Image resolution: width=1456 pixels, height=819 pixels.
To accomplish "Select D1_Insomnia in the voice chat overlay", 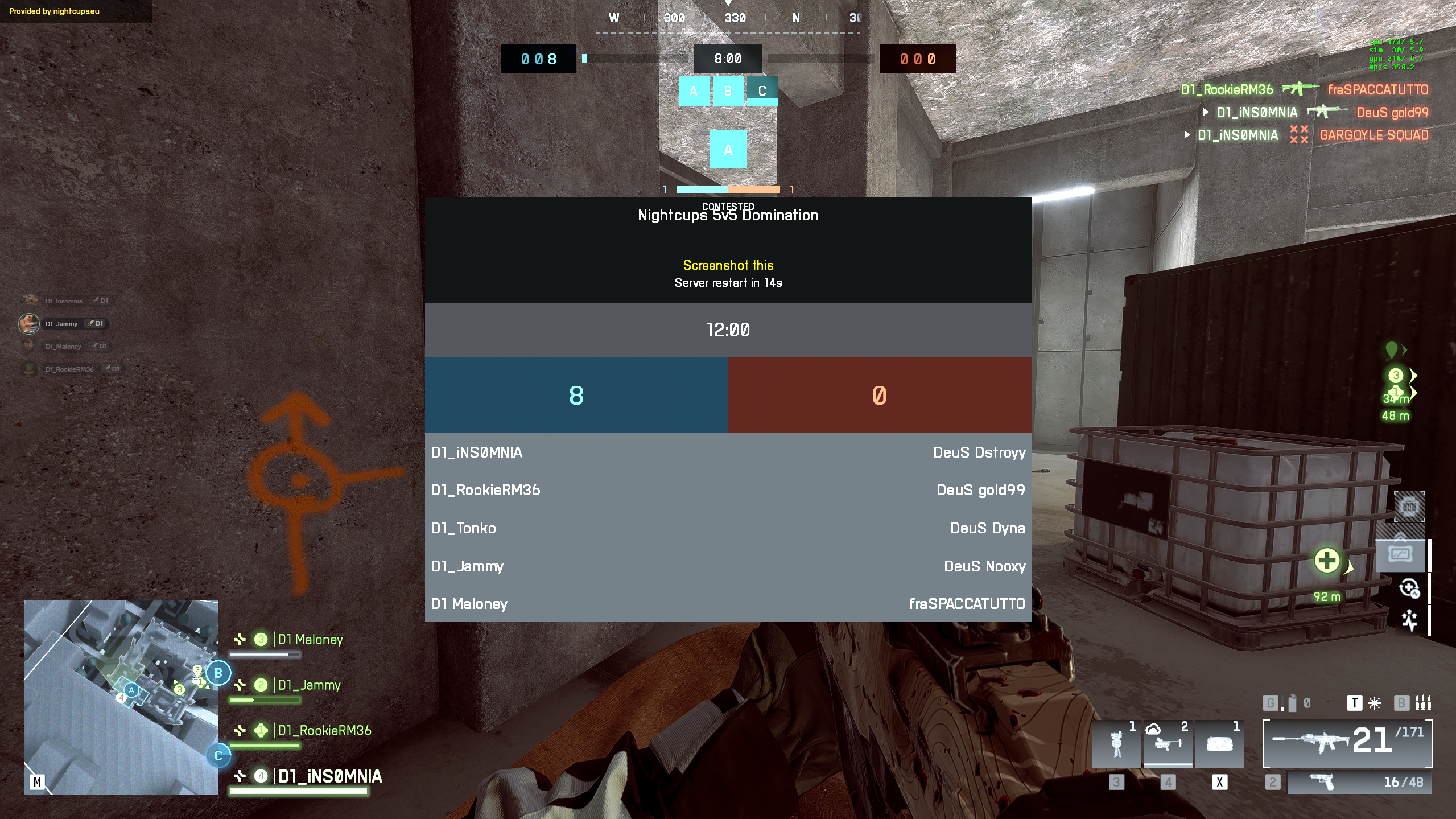I will click(64, 301).
